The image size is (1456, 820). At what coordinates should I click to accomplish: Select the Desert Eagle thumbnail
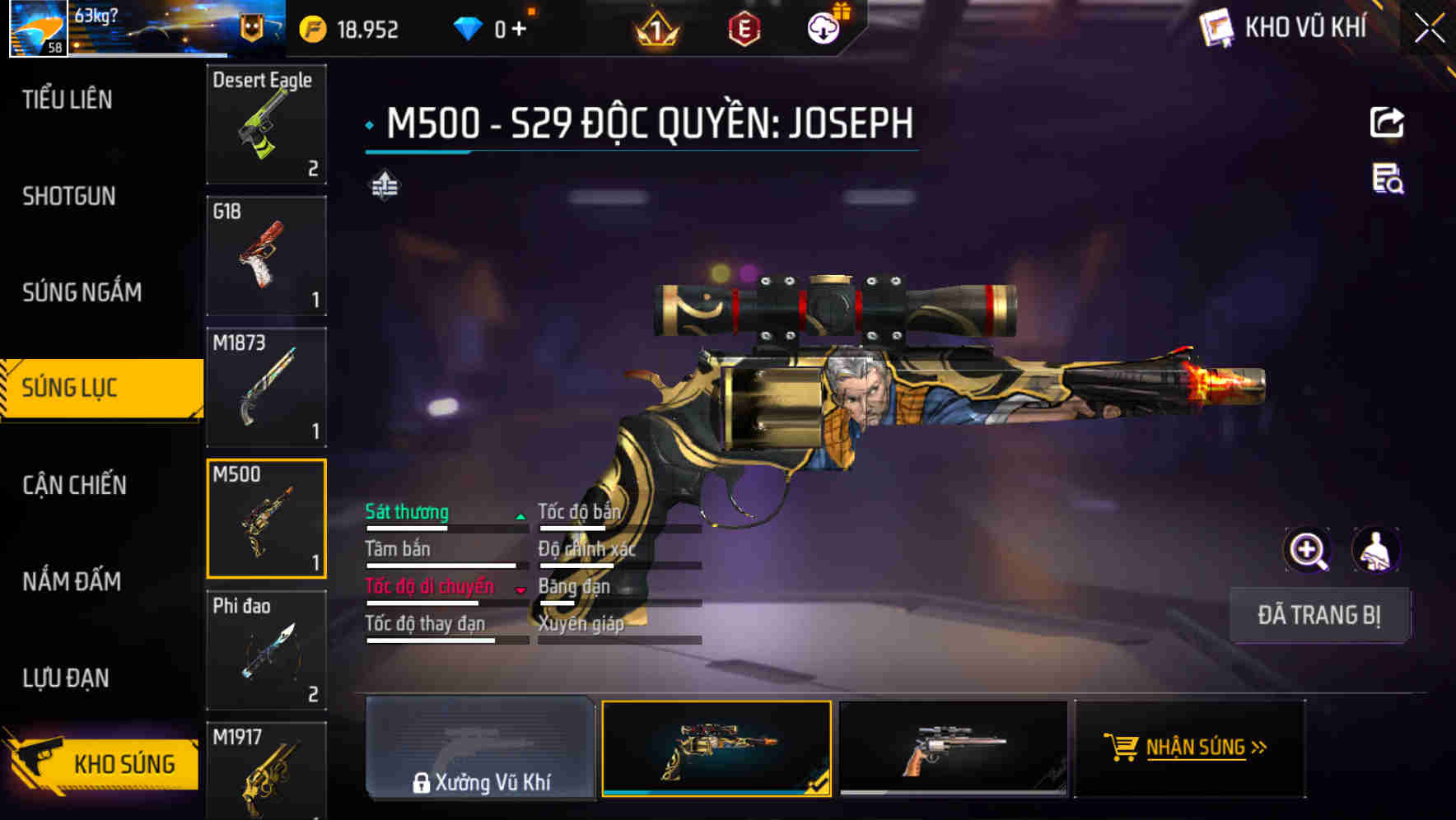(x=266, y=123)
